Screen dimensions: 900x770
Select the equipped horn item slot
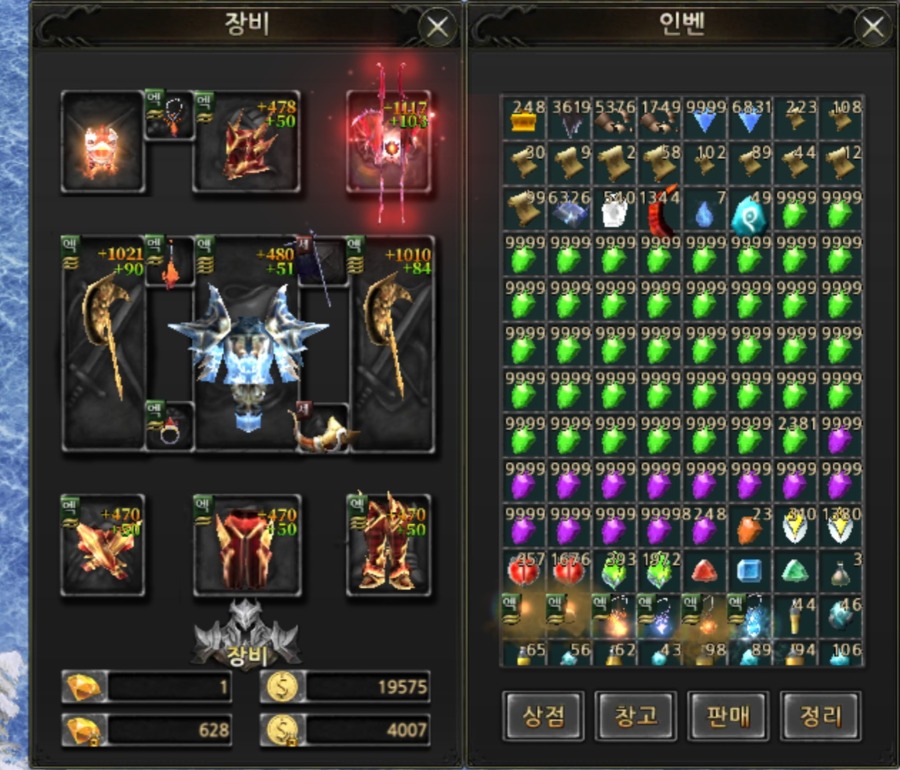click(x=320, y=427)
